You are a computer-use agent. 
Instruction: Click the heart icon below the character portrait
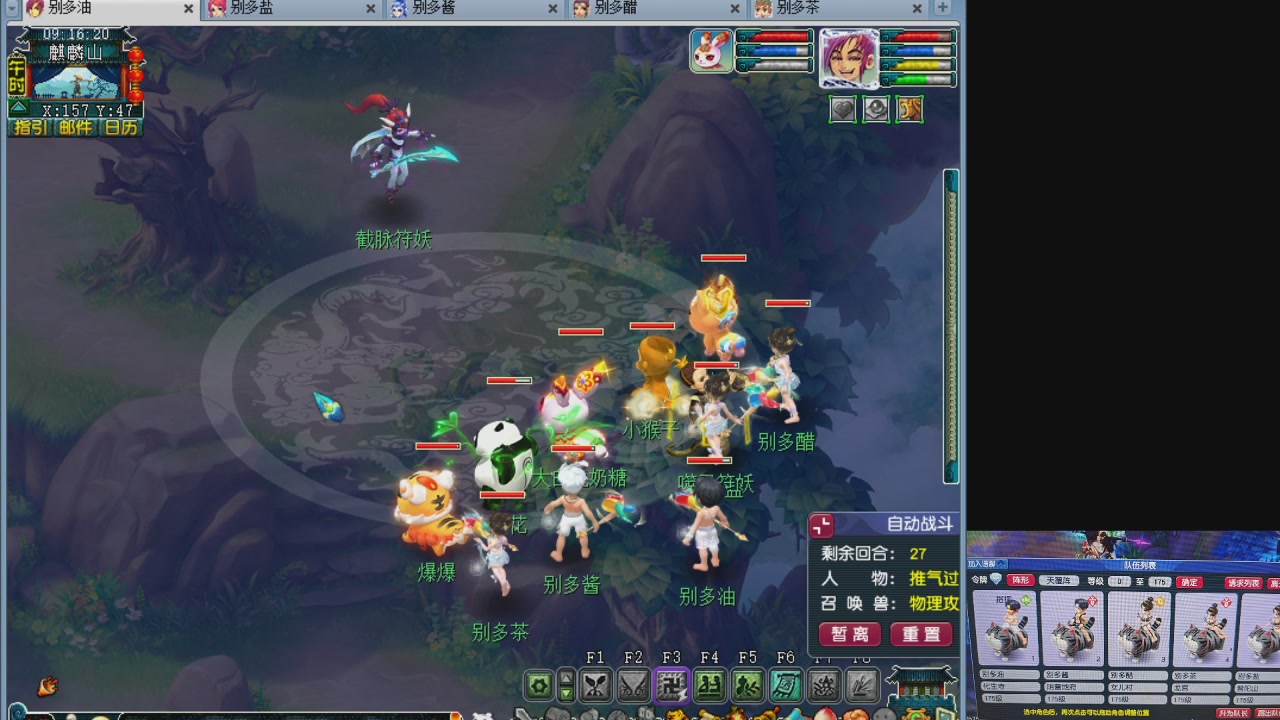pyautogui.click(x=842, y=109)
